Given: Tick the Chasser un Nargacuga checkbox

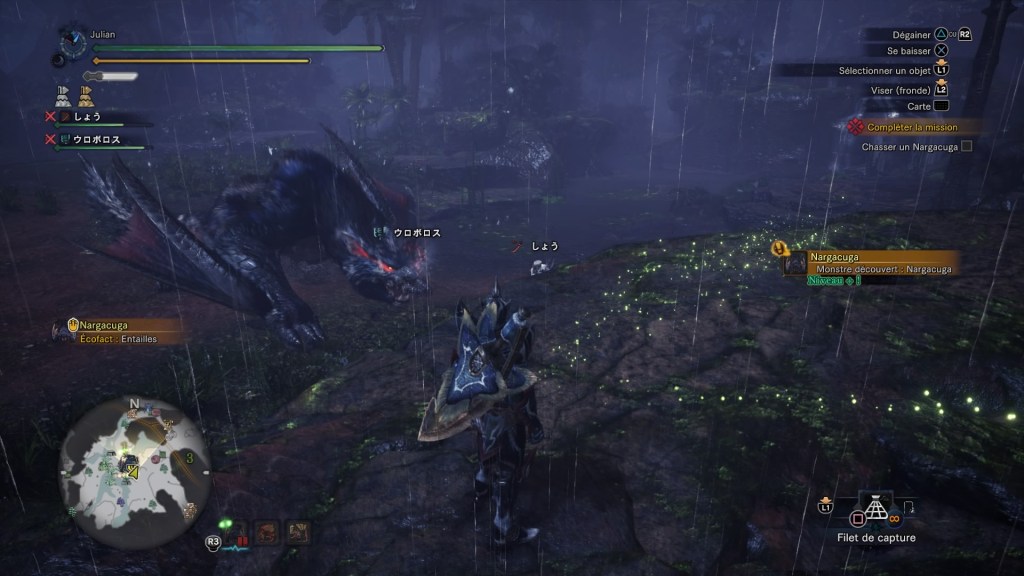Looking at the screenshot, I should pos(966,146).
